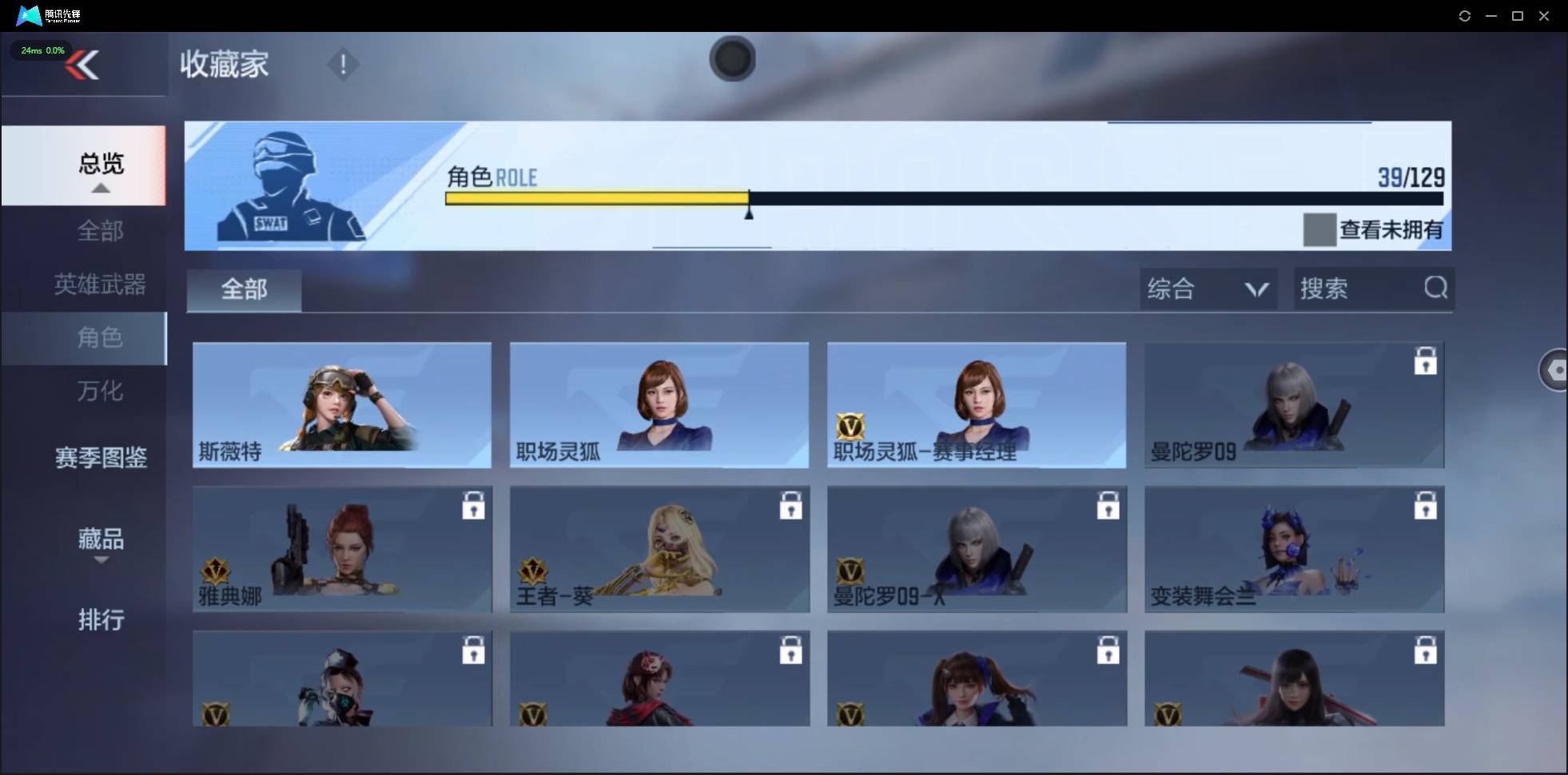Screen dimensions: 1568x775
Task: Enable the 查看未拥有 checkbox
Action: (x=1321, y=230)
